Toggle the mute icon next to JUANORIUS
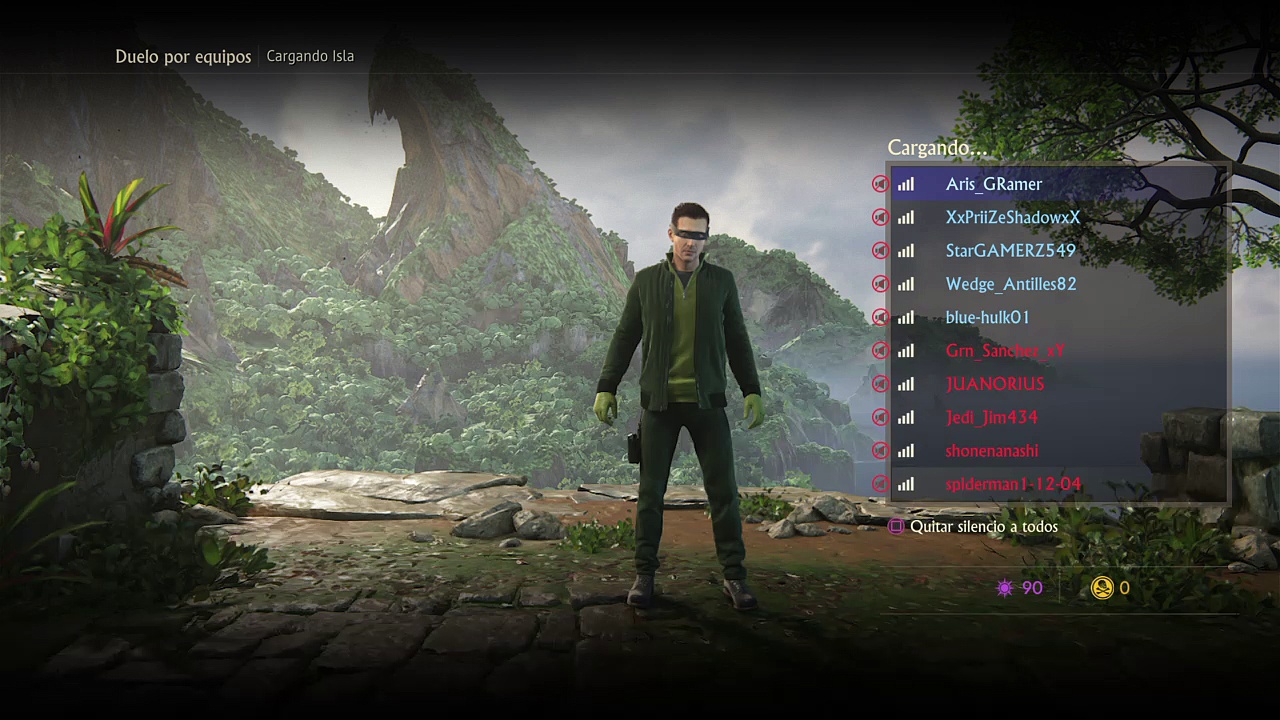Image resolution: width=1280 pixels, height=720 pixels. [880, 384]
